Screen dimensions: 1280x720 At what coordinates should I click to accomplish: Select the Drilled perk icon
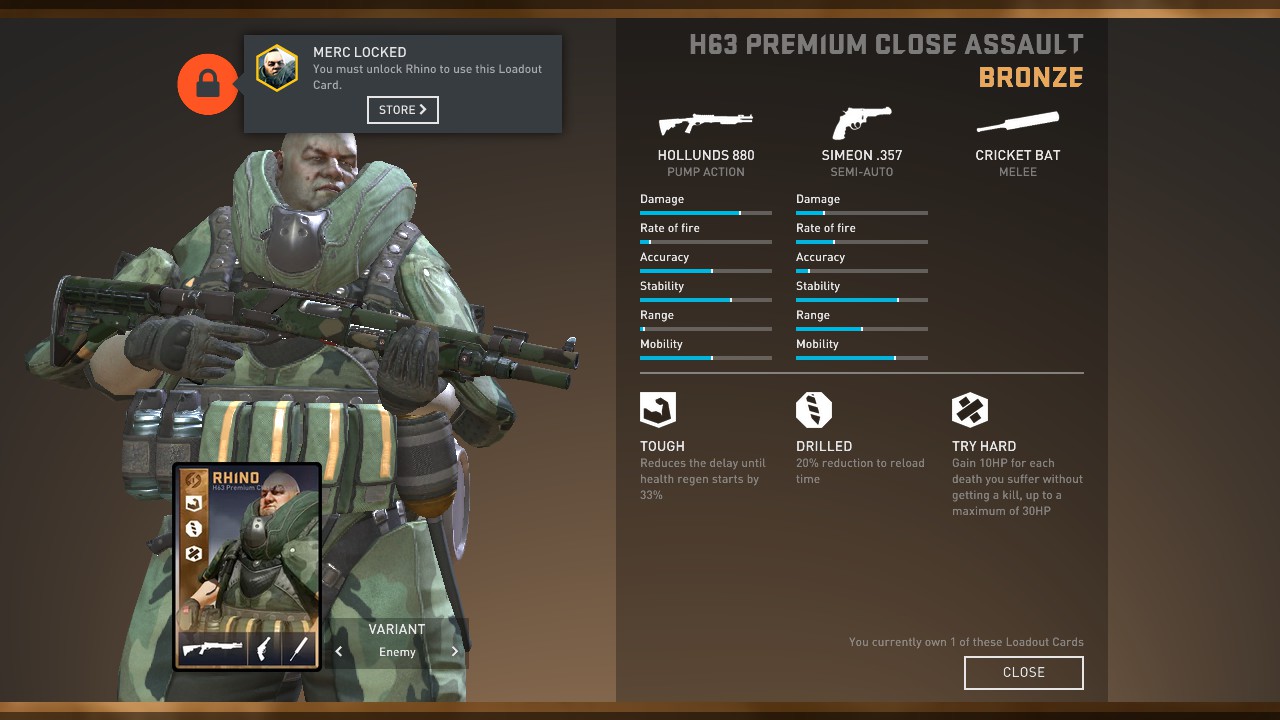pos(814,410)
